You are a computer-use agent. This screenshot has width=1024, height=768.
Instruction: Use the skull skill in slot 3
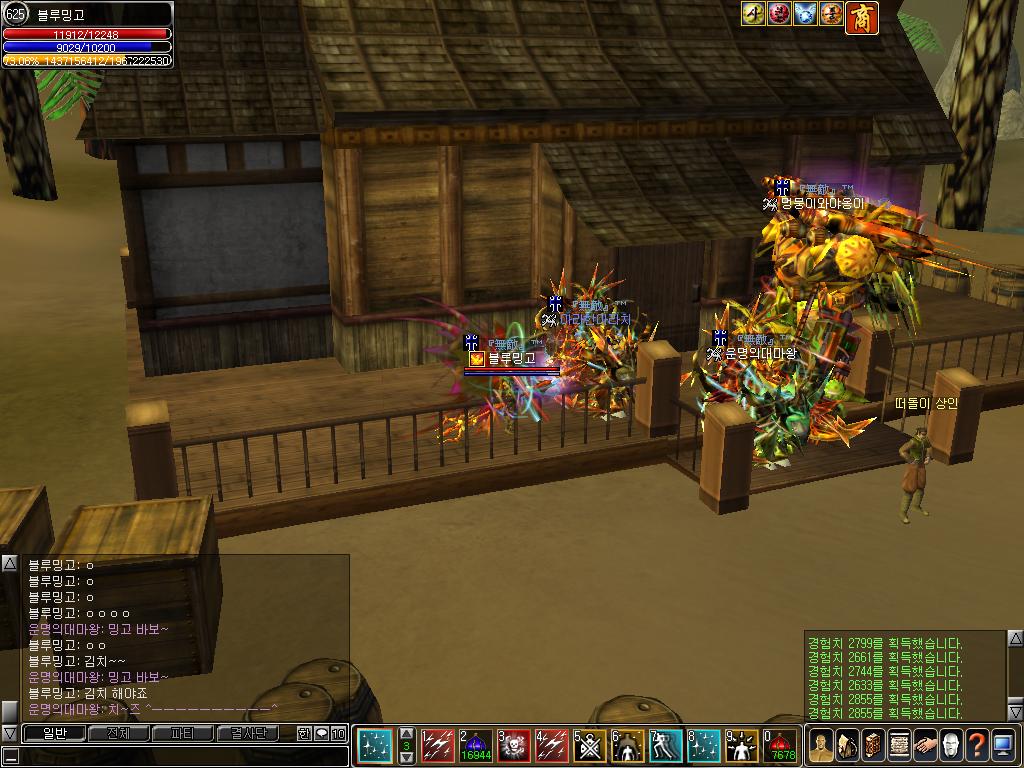click(515, 746)
